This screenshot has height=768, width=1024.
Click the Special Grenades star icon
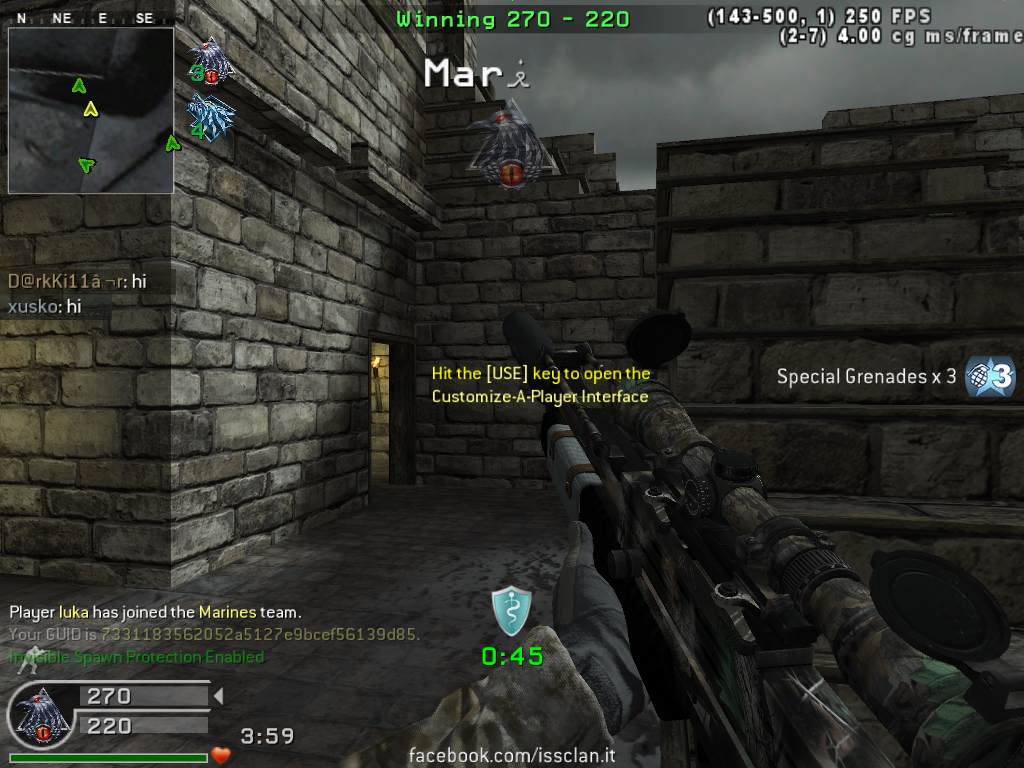pyautogui.click(x=990, y=377)
